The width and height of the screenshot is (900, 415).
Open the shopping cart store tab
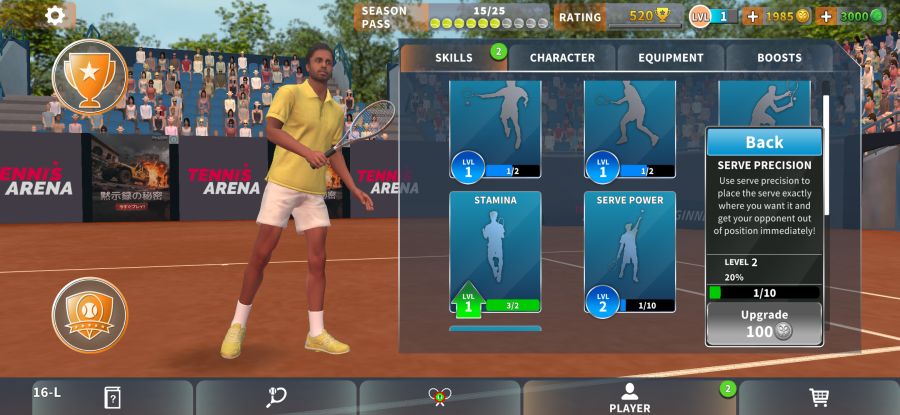[x=819, y=398]
